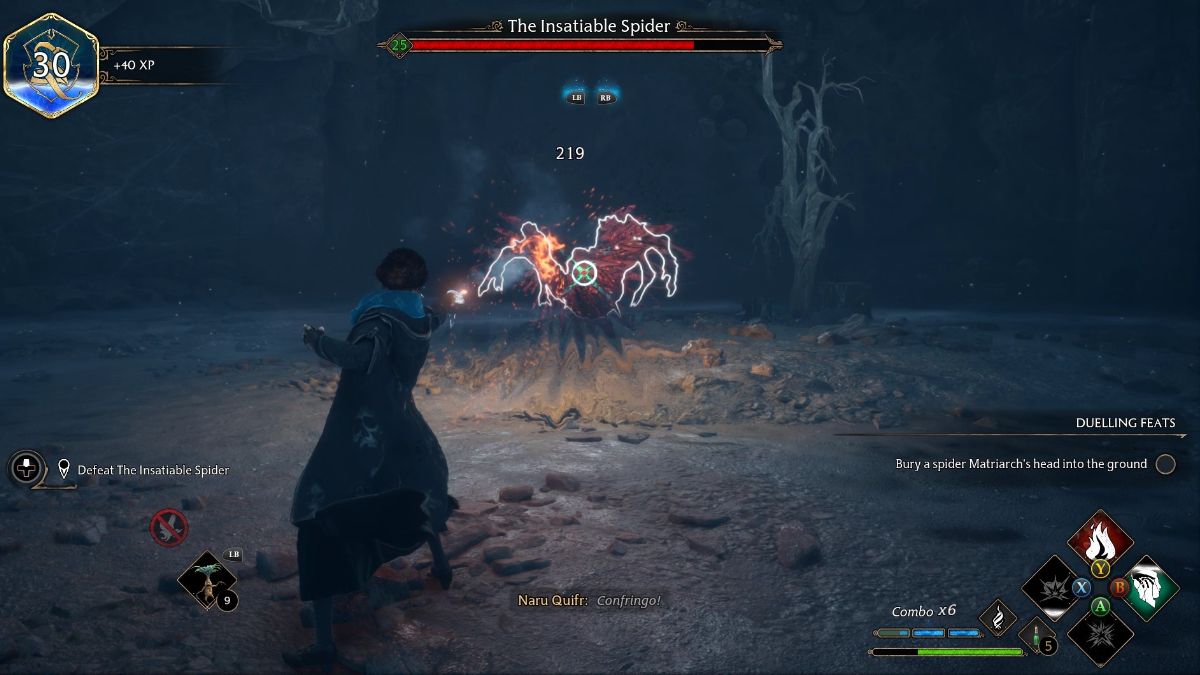1200x675 pixels.
Task: Select the red Incendio flame spell
Action: (x=1100, y=540)
